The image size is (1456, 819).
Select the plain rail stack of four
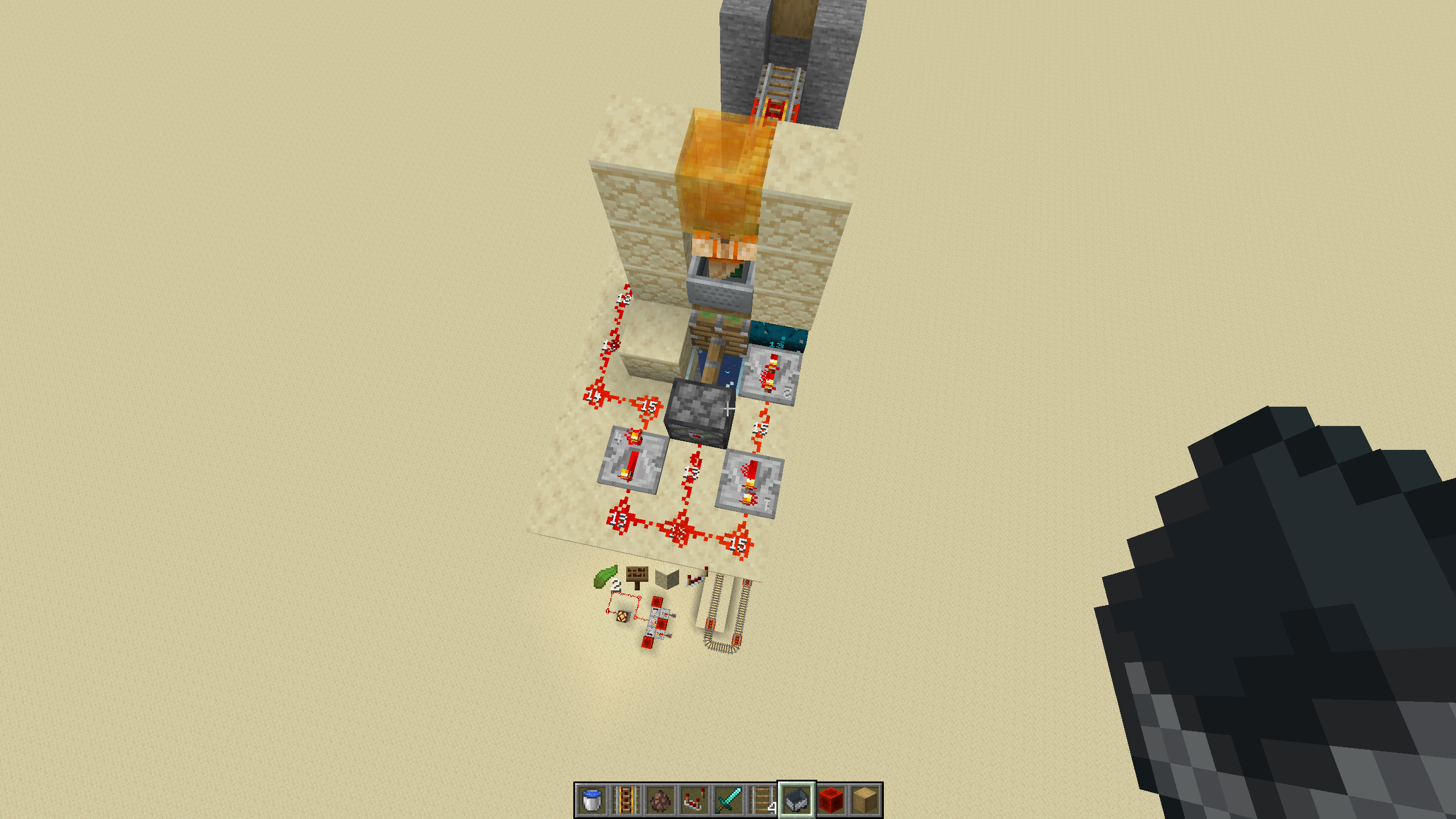click(x=763, y=800)
